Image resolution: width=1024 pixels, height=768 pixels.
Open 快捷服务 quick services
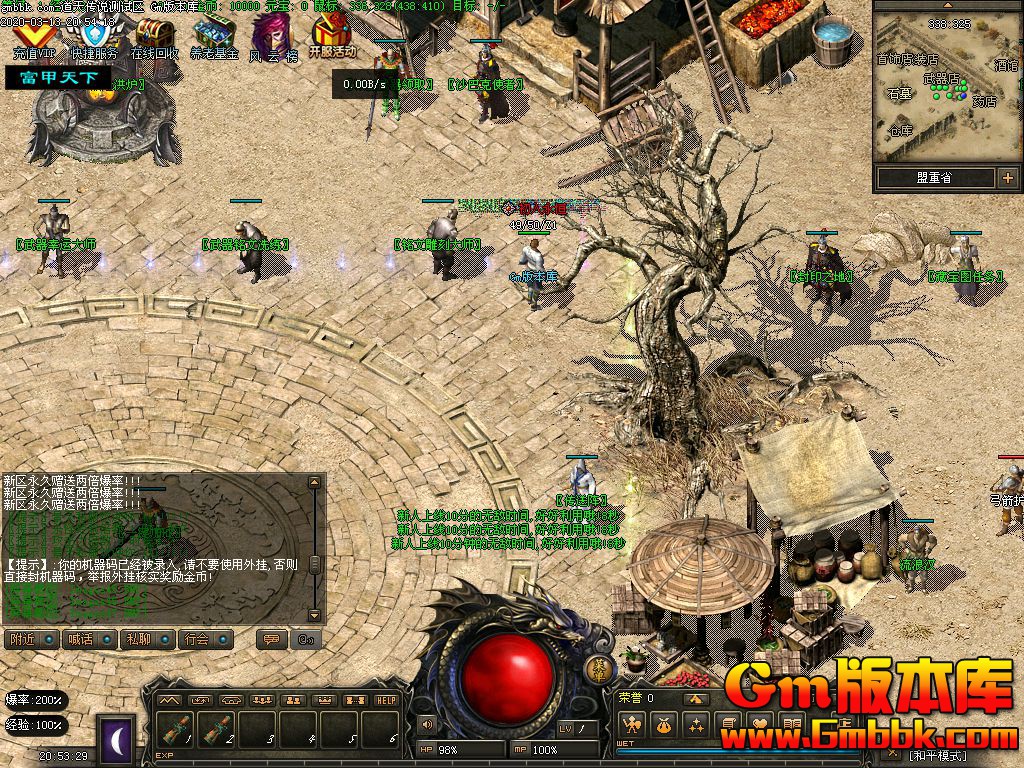(x=93, y=36)
